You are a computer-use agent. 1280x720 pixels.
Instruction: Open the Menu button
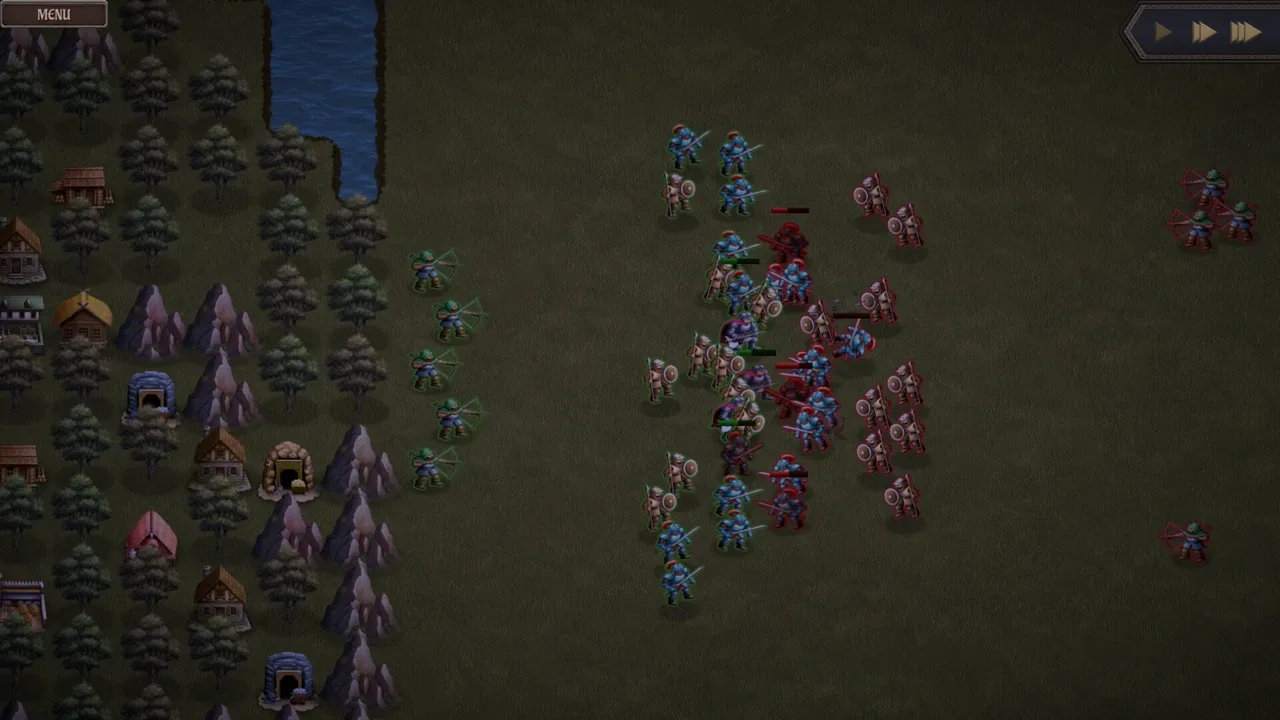[x=54, y=14]
